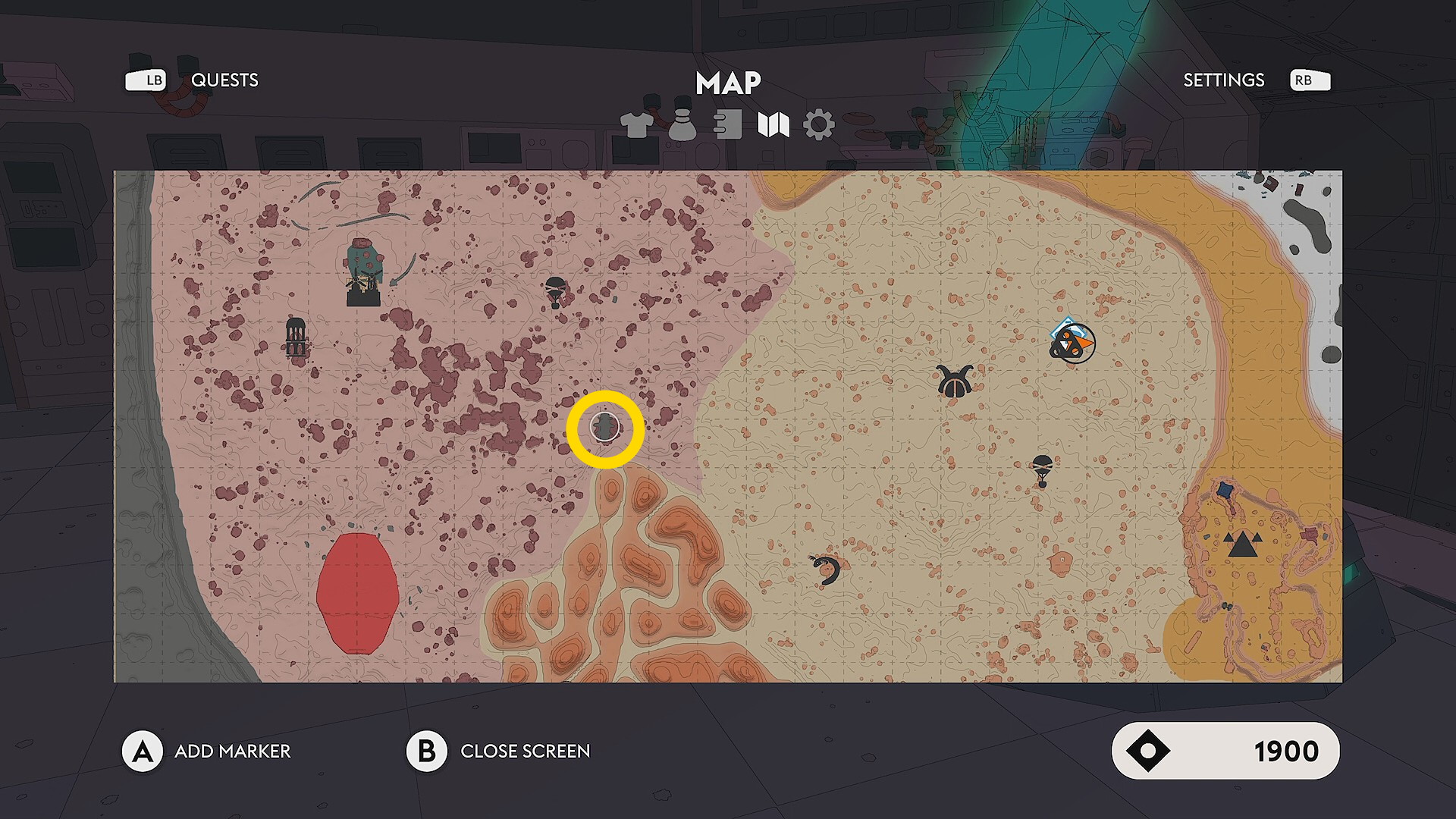Image resolution: width=1456 pixels, height=819 pixels.
Task: Select the balloon marker on the pink terrain
Action: [x=555, y=291]
